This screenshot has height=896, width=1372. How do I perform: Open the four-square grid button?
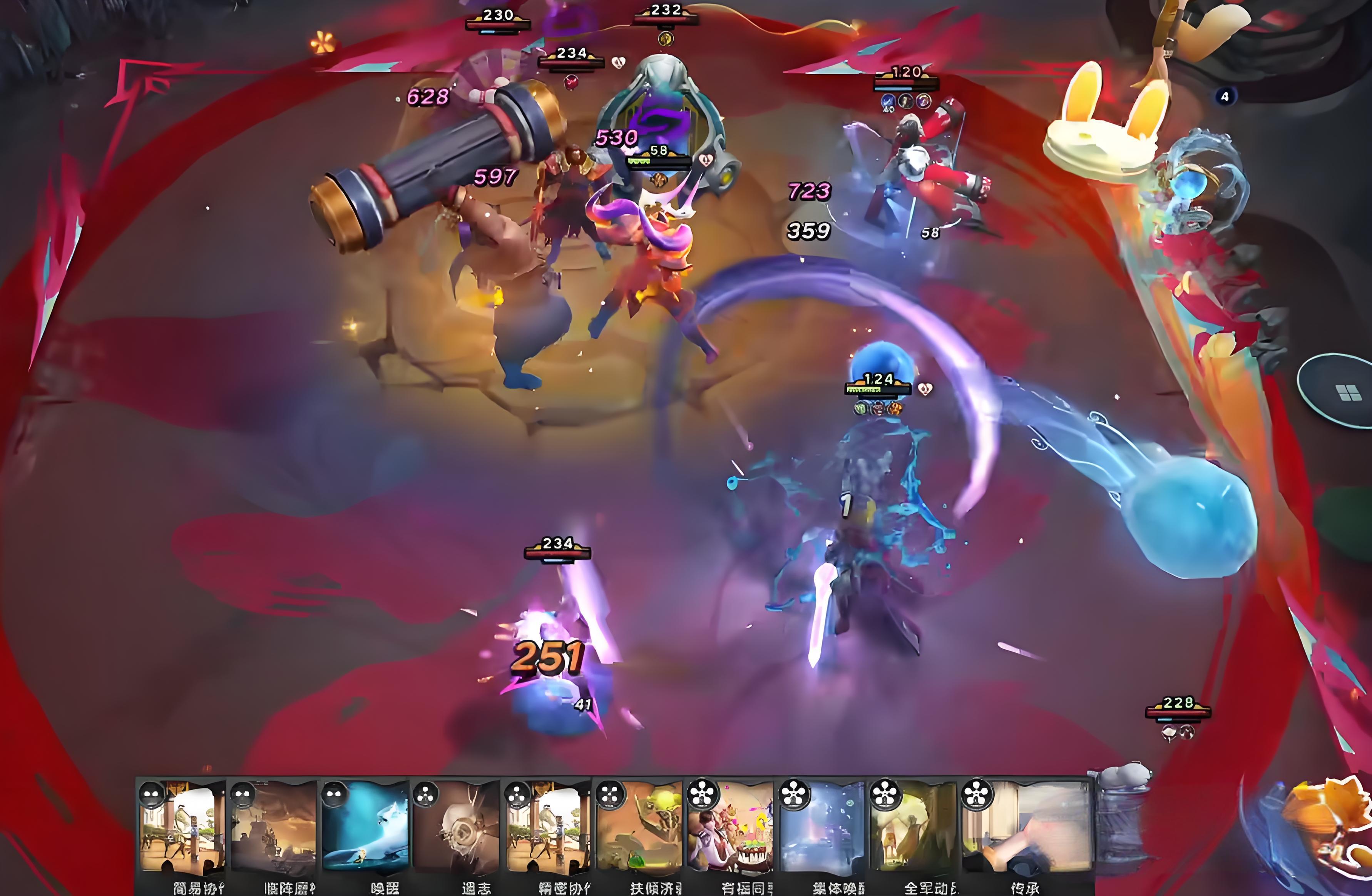pyautogui.click(x=1348, y=393)
